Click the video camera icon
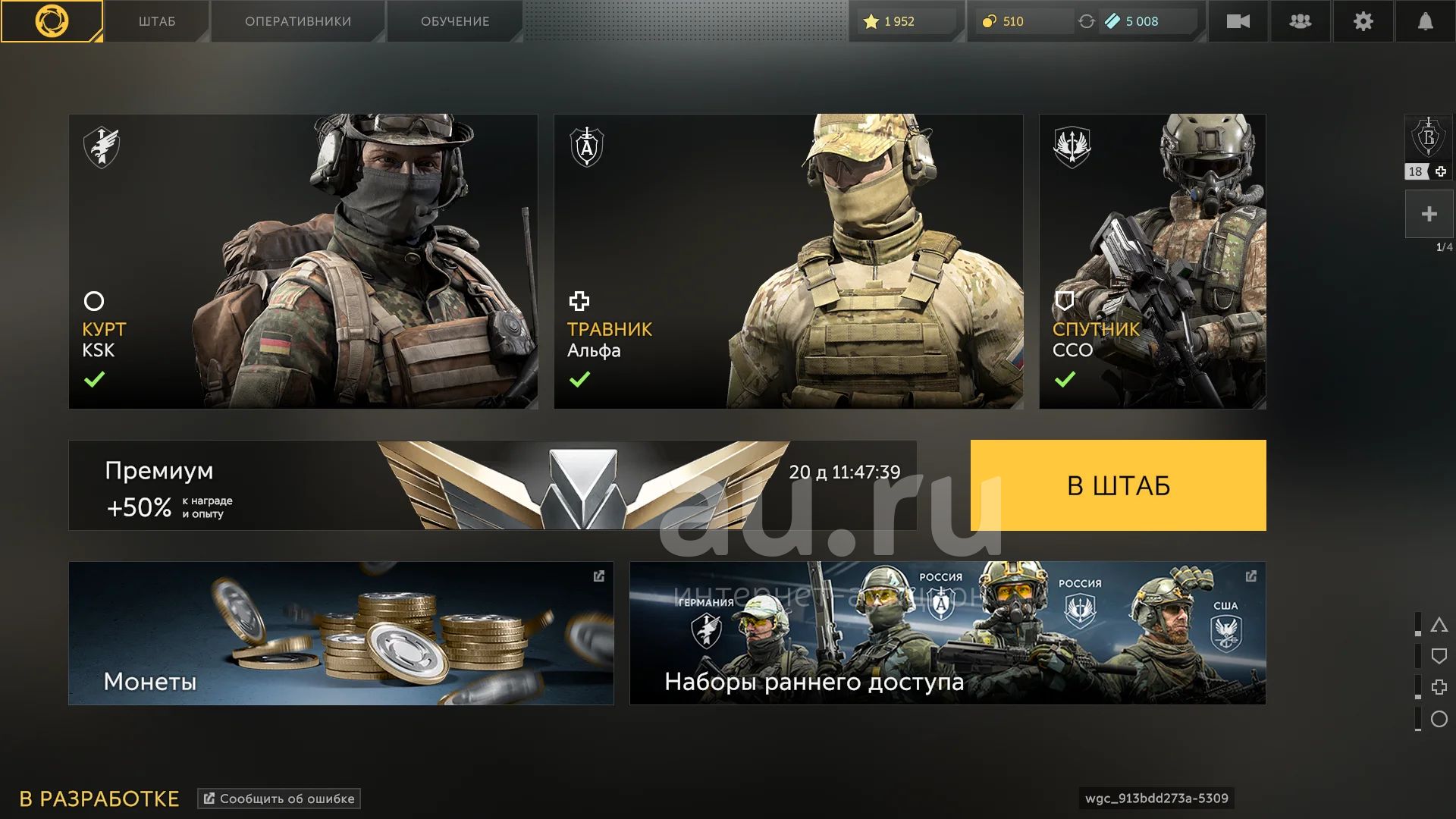The height and width of the screenshot is (819, 1456). [x=1238, y=21]
